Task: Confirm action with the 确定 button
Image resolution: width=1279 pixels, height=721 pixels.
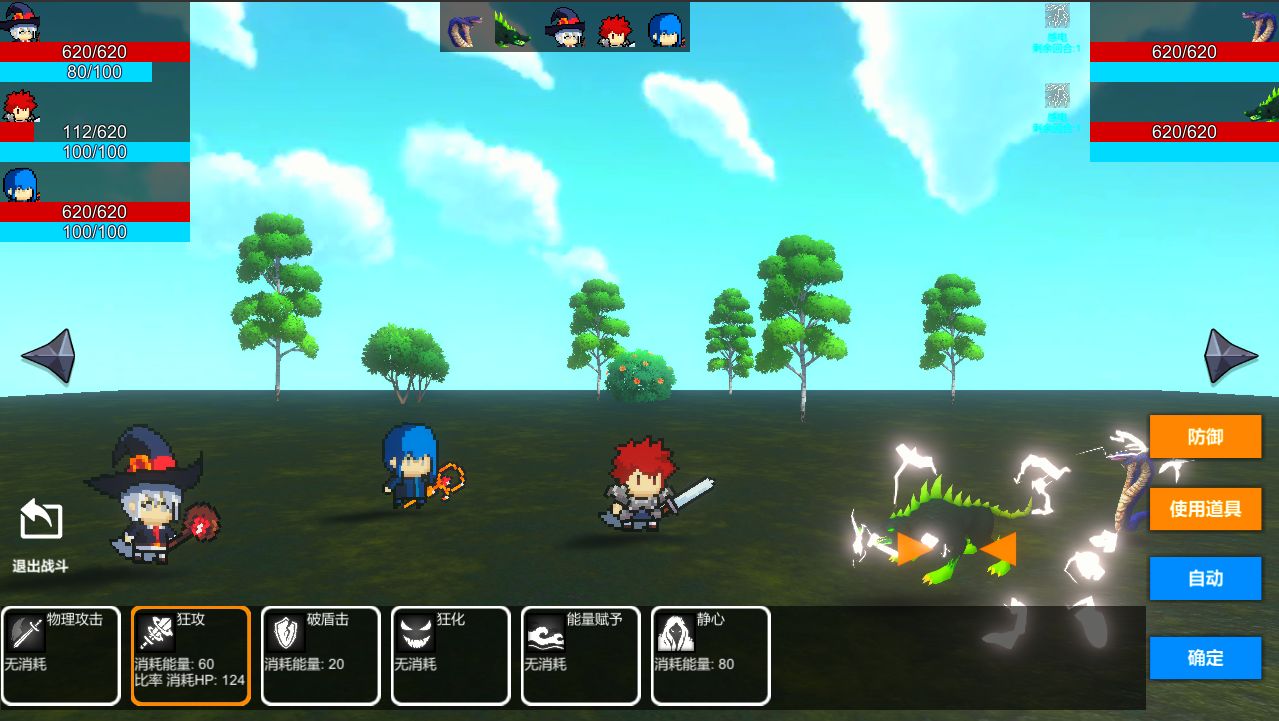Action: pyautogui.click(x=1205, y=658)
